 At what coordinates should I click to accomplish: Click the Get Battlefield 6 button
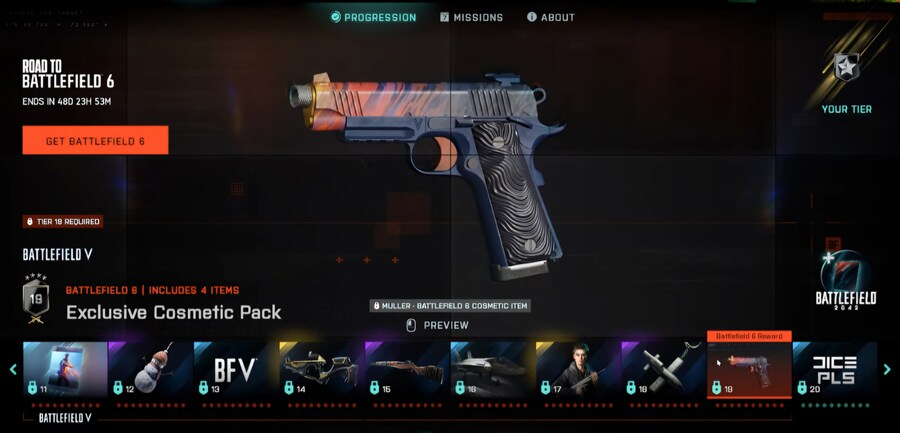tap(95, 141)
